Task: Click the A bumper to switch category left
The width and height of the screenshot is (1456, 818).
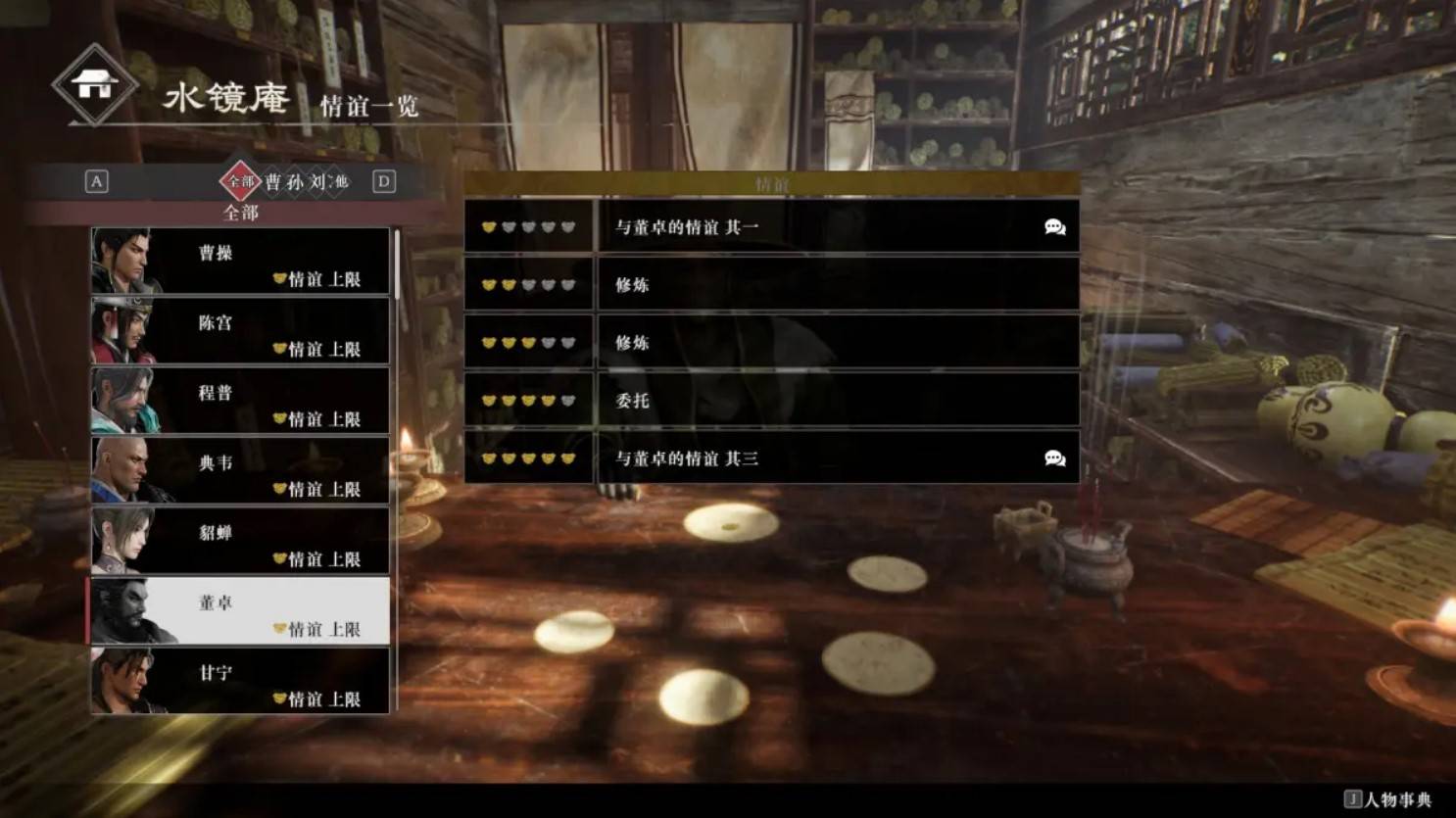Action: (95, 182)
